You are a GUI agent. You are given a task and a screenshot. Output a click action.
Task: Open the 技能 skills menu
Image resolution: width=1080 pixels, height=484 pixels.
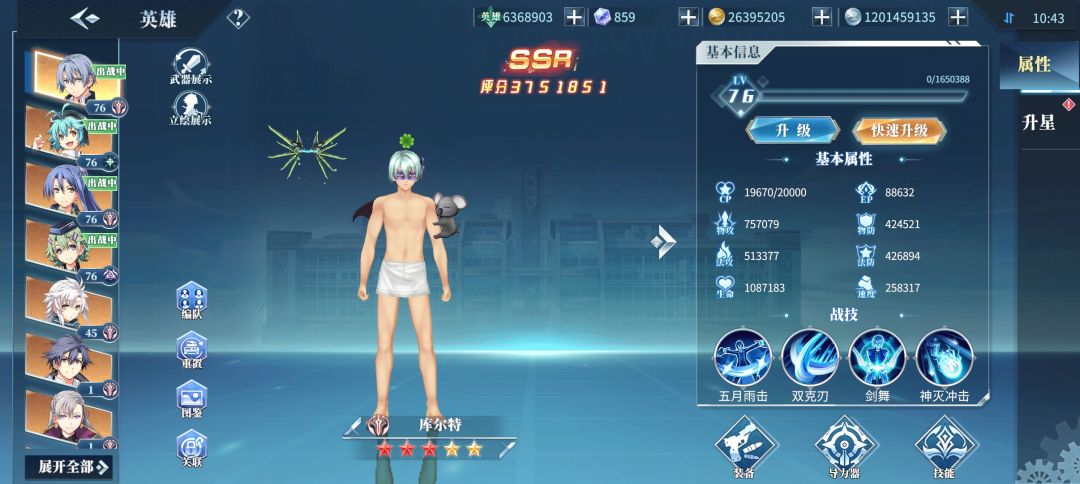(x=944, y=446)
